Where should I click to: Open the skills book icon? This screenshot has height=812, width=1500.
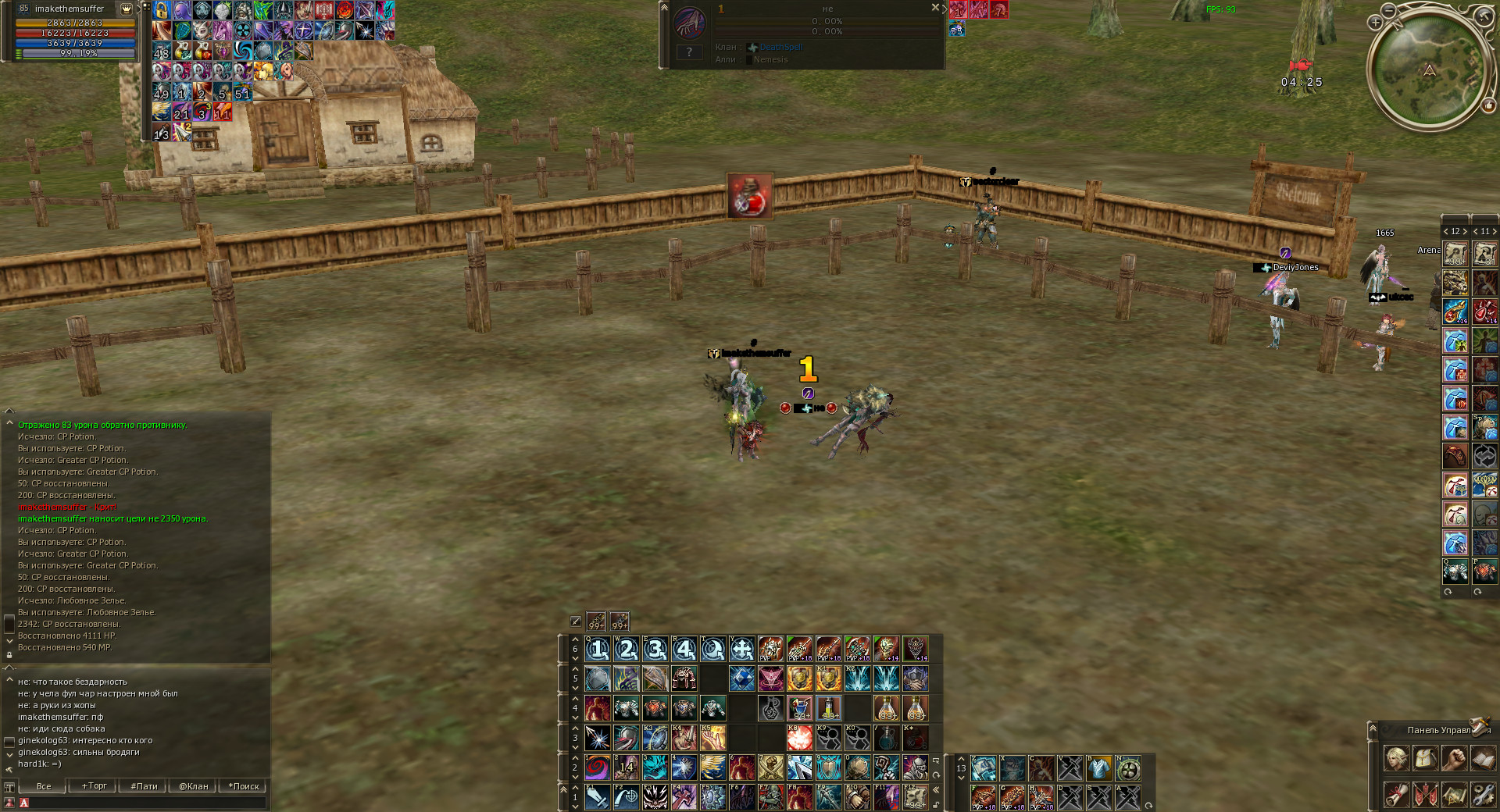point(1483,759)
